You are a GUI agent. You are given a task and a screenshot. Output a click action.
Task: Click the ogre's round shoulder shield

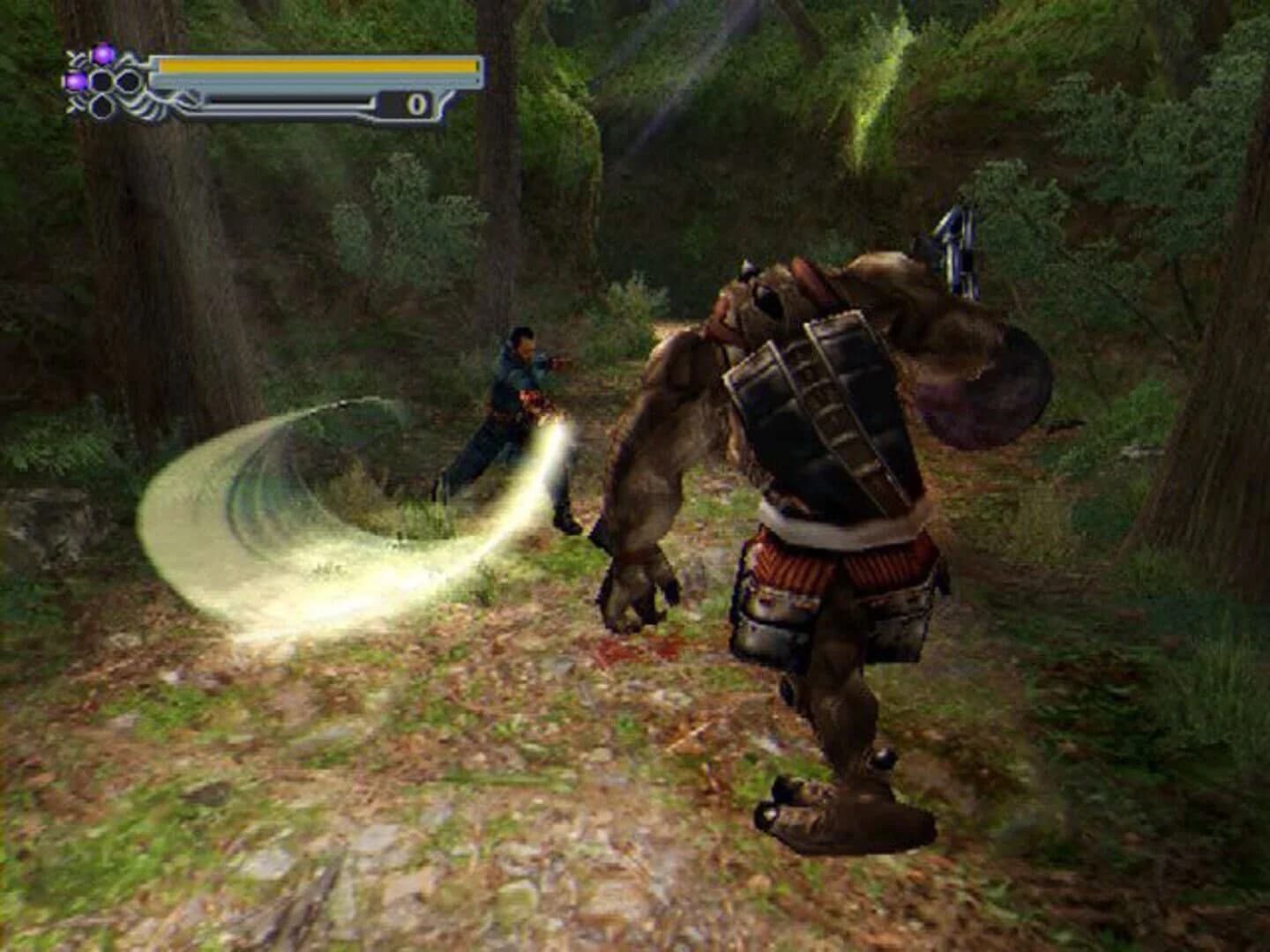[979, 388]
